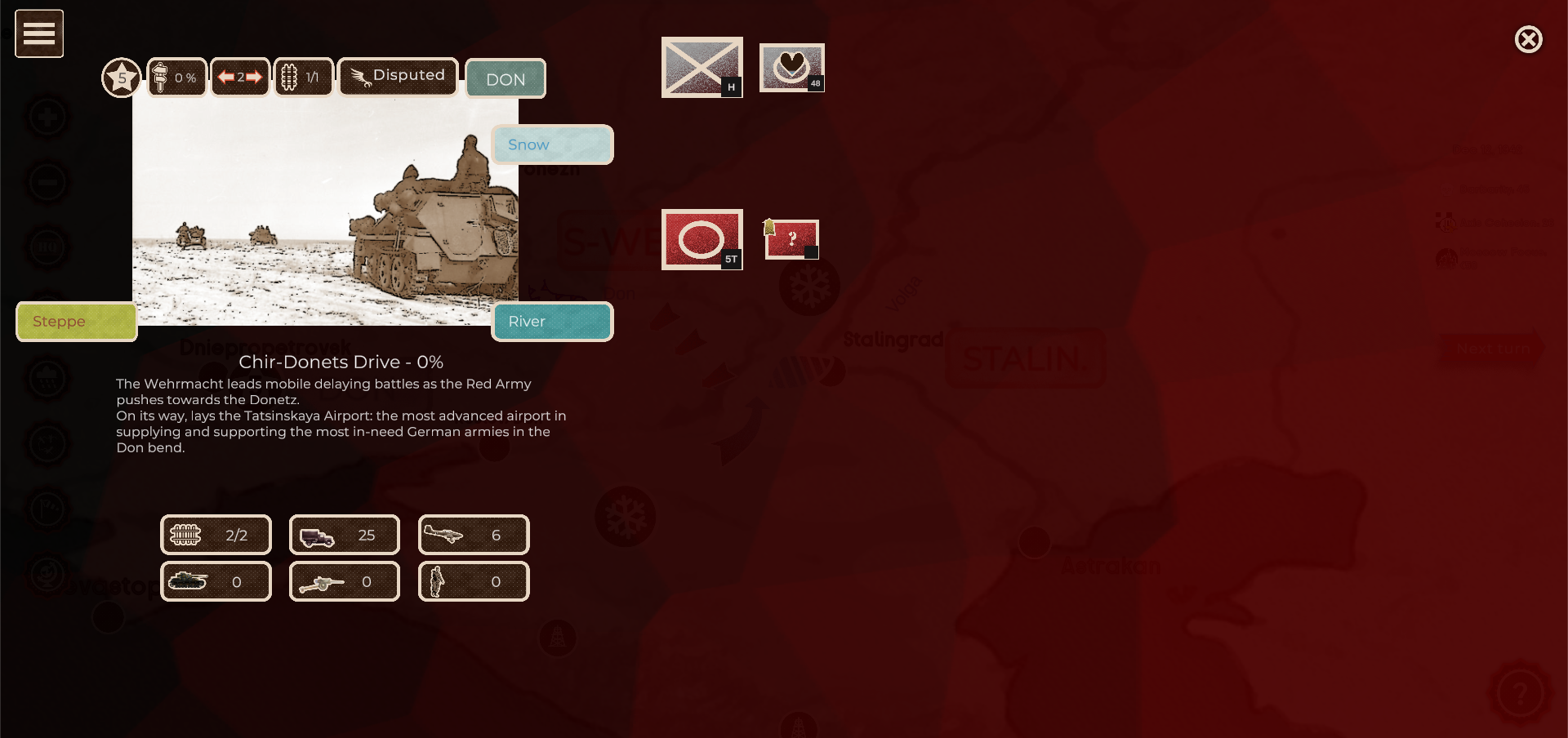This screenshot has height=738, width=1568.
Task: Toggle the River terrain tag
Action: point(552,321)
